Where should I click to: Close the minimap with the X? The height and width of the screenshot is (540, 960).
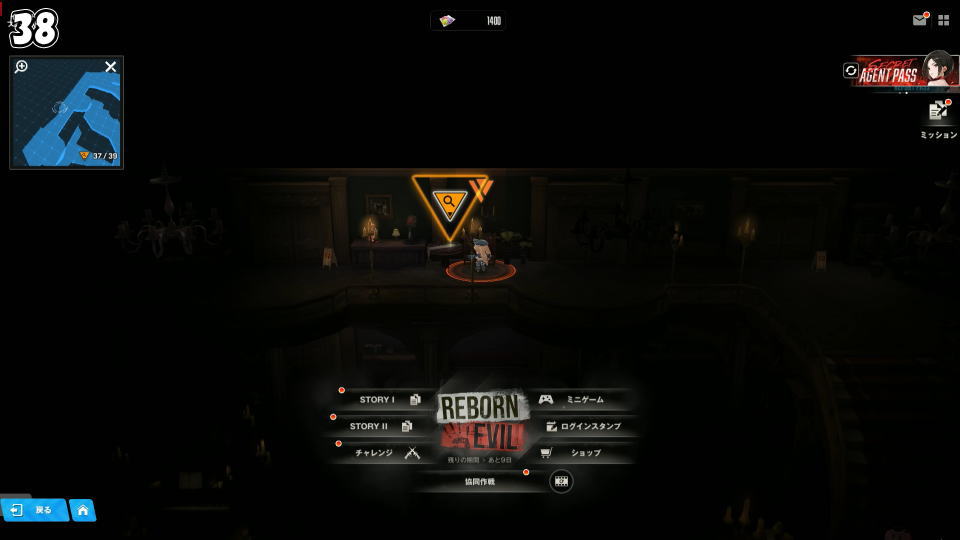[x=111, y=67]
